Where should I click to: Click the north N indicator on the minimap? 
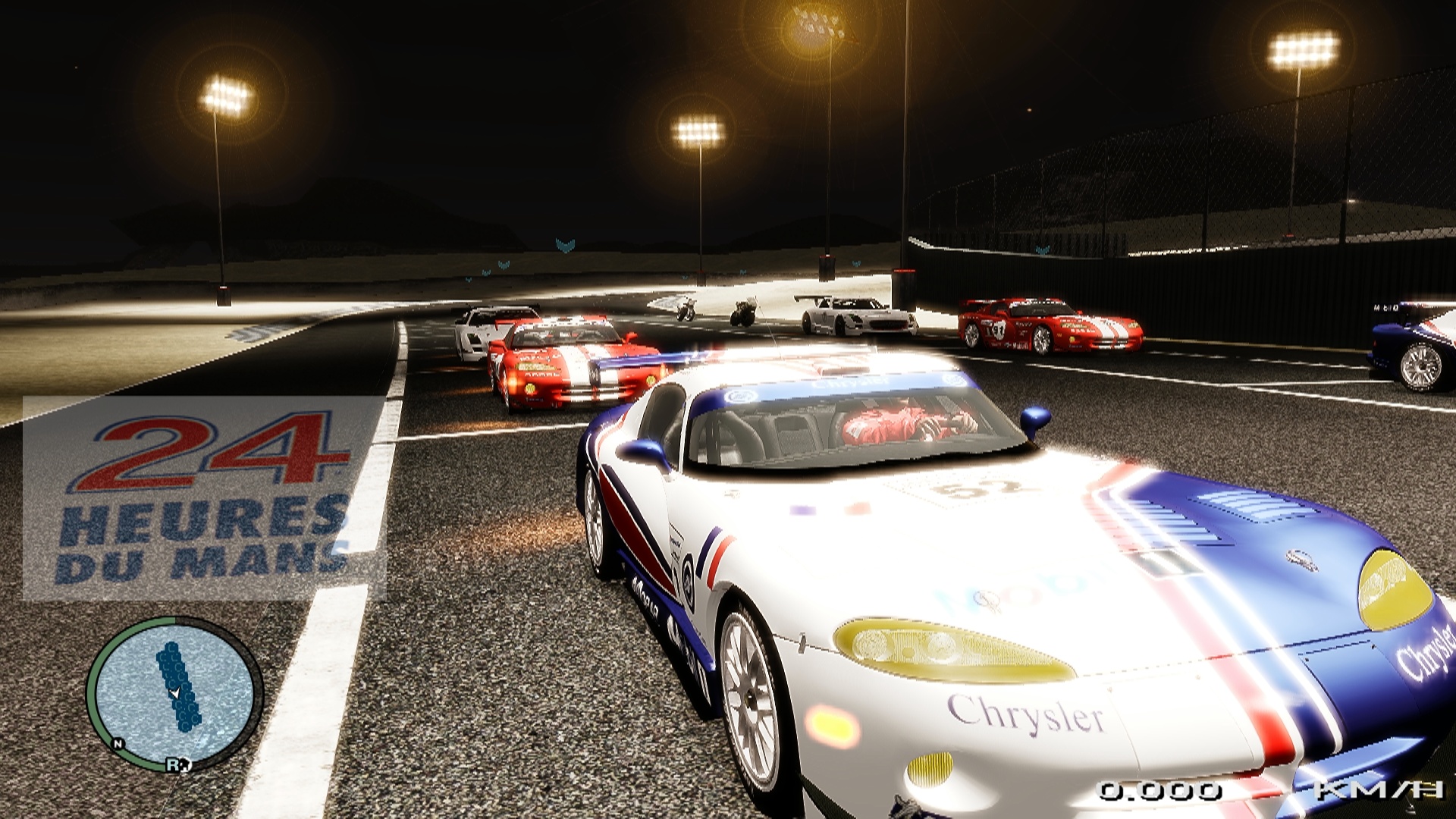point(118,744)
